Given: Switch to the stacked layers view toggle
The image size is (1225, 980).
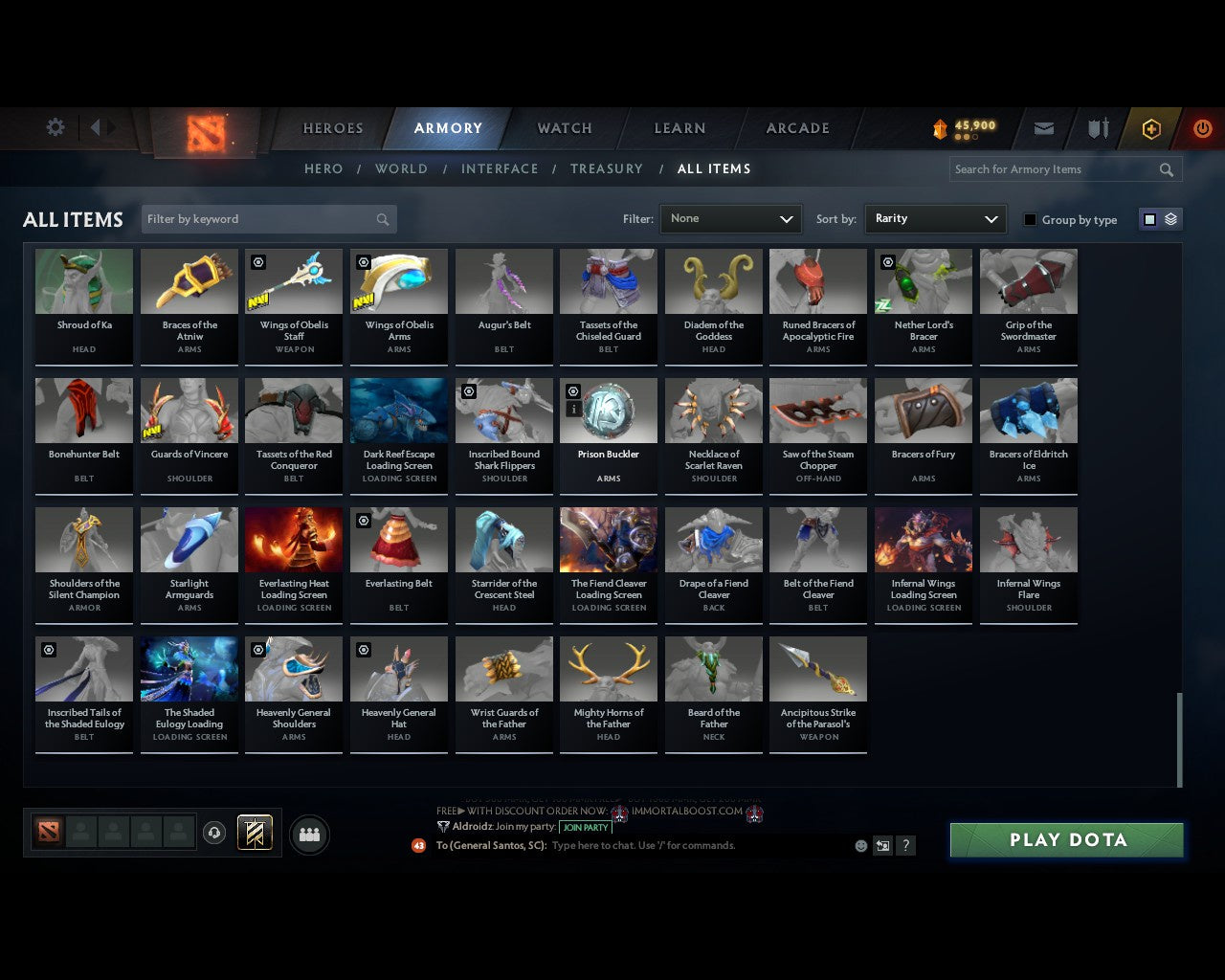Looking at the screenshot, I should [x=1169, y=218].
